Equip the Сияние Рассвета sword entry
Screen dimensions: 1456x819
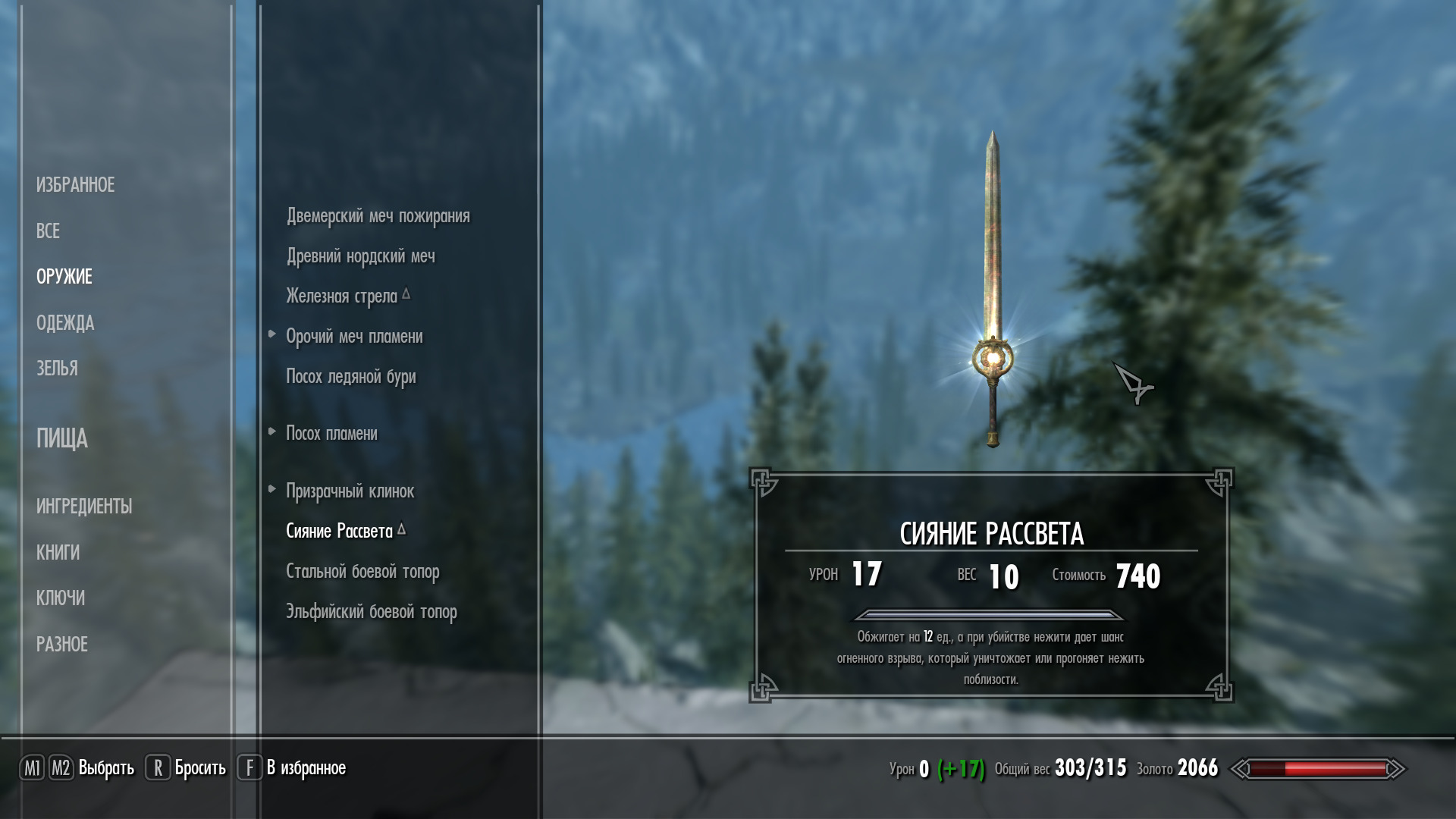tap(339, 532)
